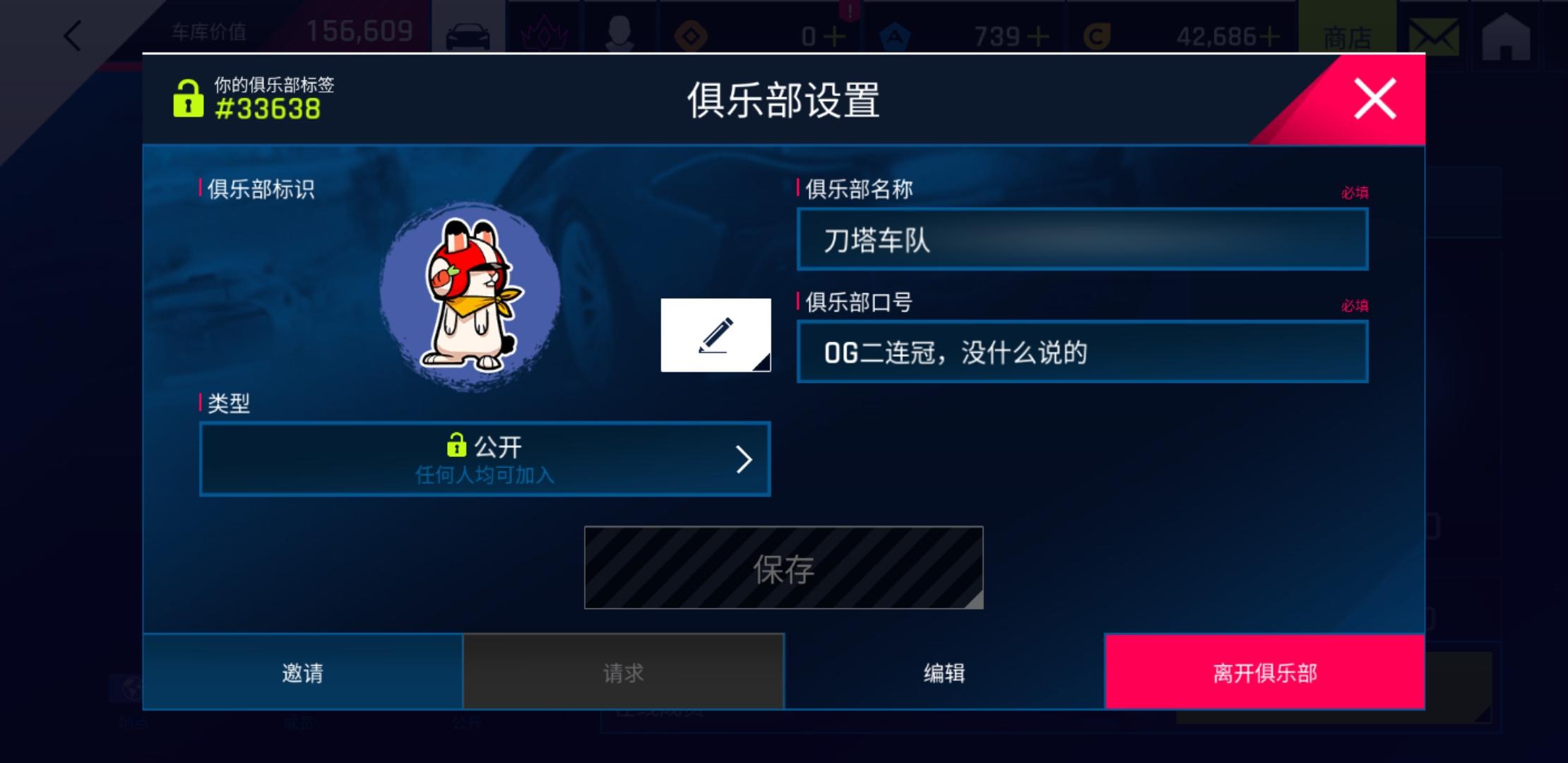Click the chevron arrow on the type field

click(x=743, y=459)
